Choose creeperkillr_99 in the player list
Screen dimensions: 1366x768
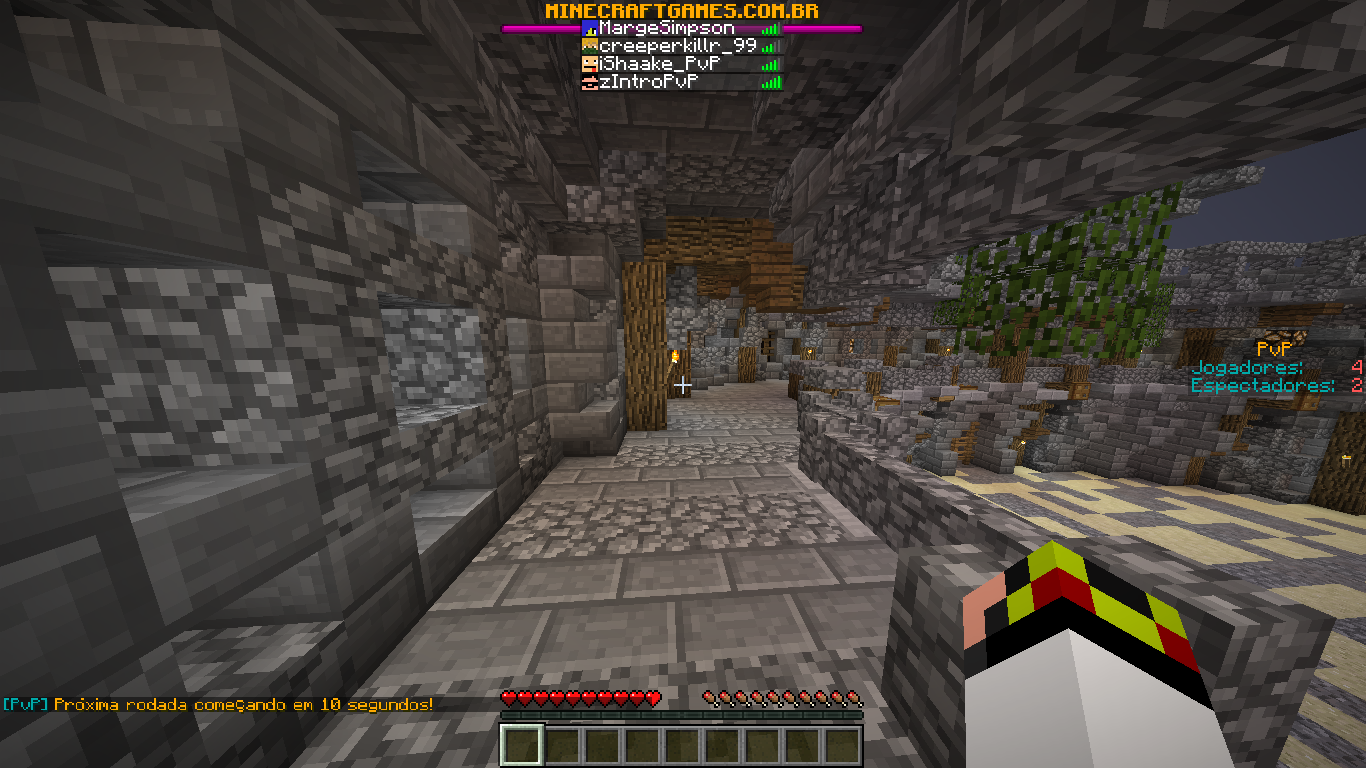pos(677,46)
